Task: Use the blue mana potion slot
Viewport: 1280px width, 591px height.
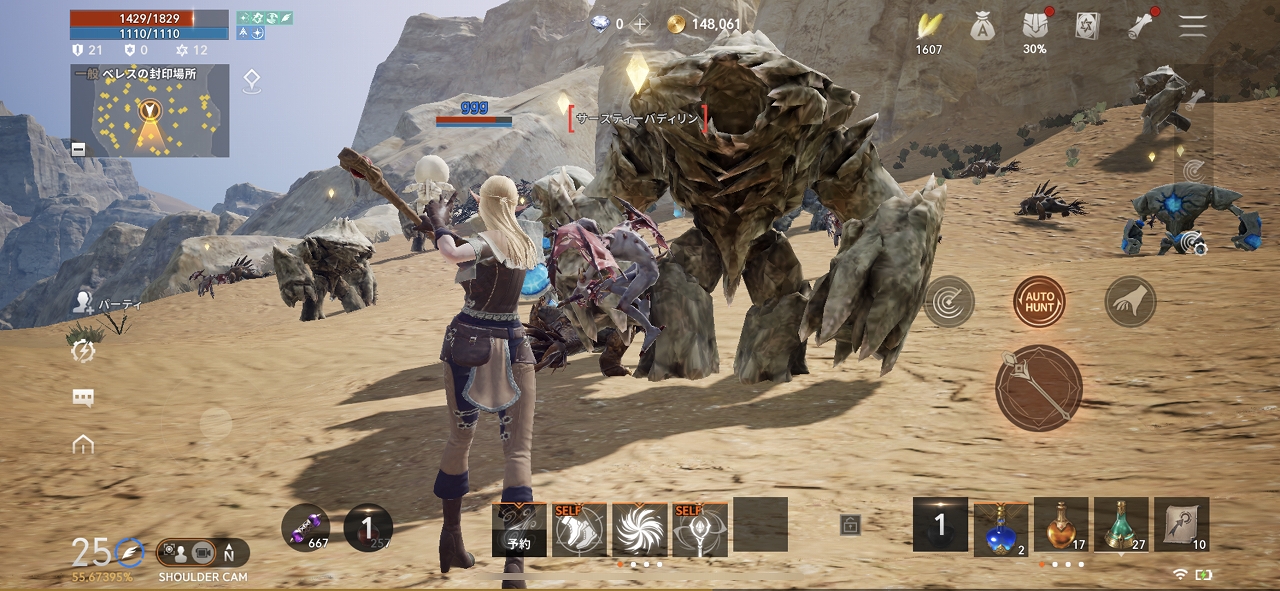Action: point(1000,527)
